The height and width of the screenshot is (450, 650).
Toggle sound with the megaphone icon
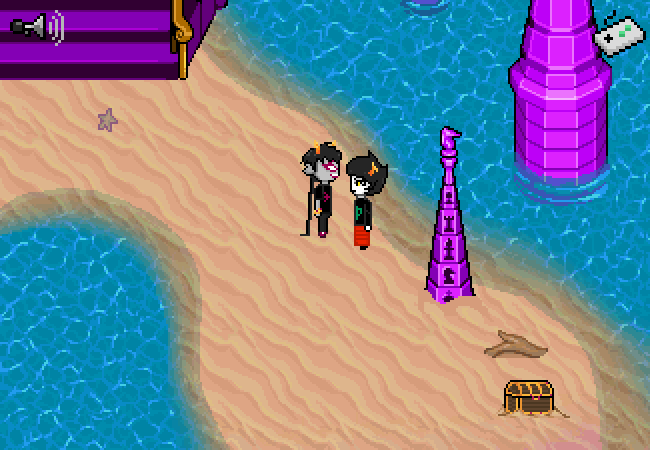click(x=37, y=26)
